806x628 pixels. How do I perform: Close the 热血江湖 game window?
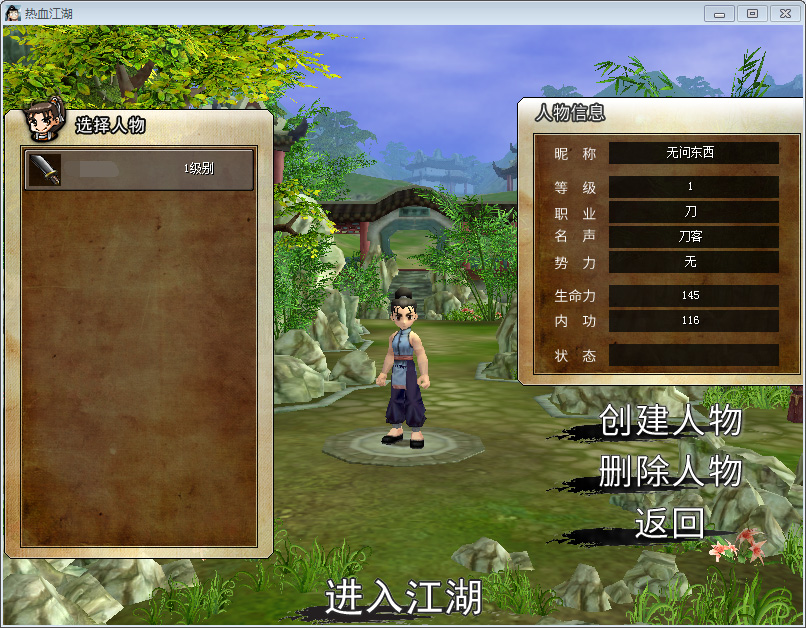785,13
